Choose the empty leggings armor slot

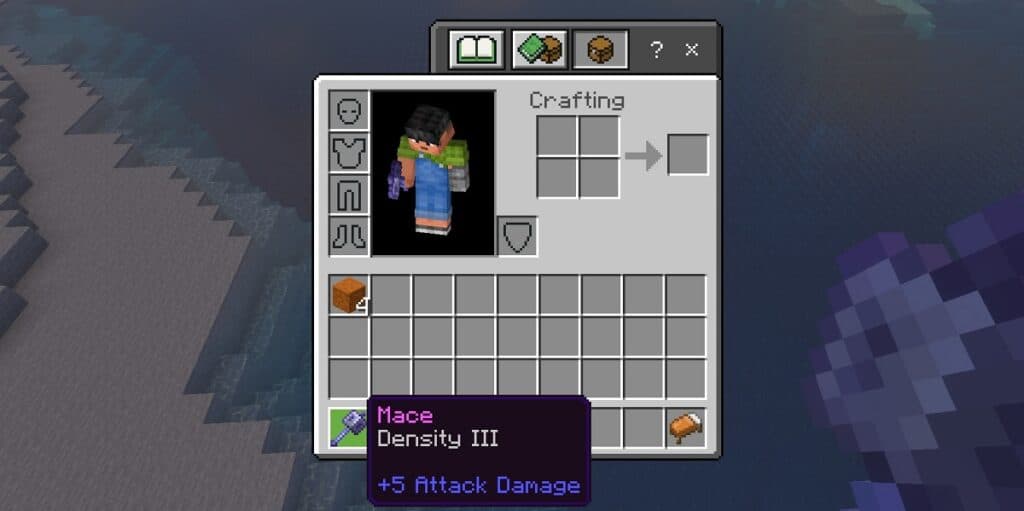tap(349, 195)
